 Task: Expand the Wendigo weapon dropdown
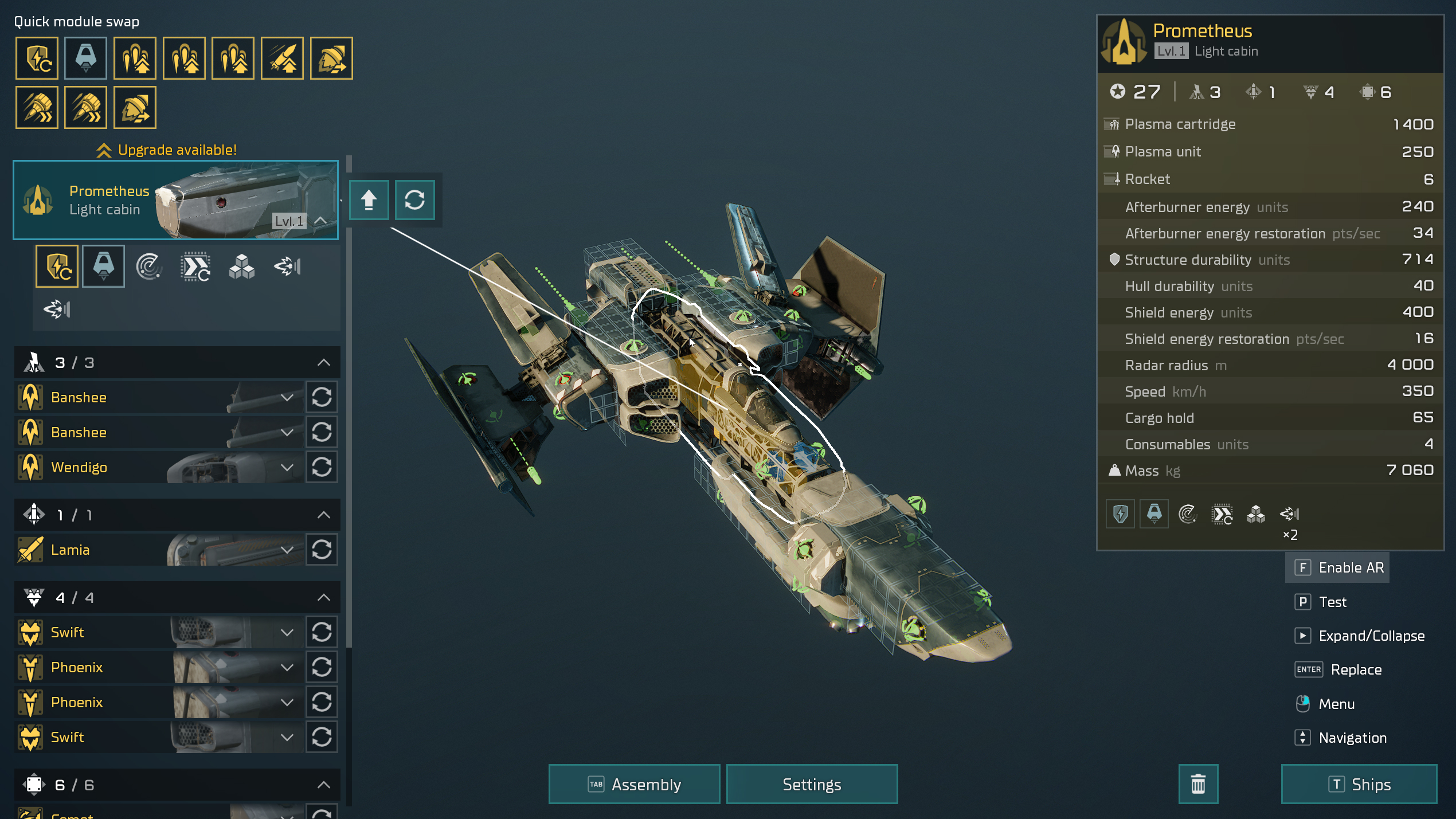point(287,467)
